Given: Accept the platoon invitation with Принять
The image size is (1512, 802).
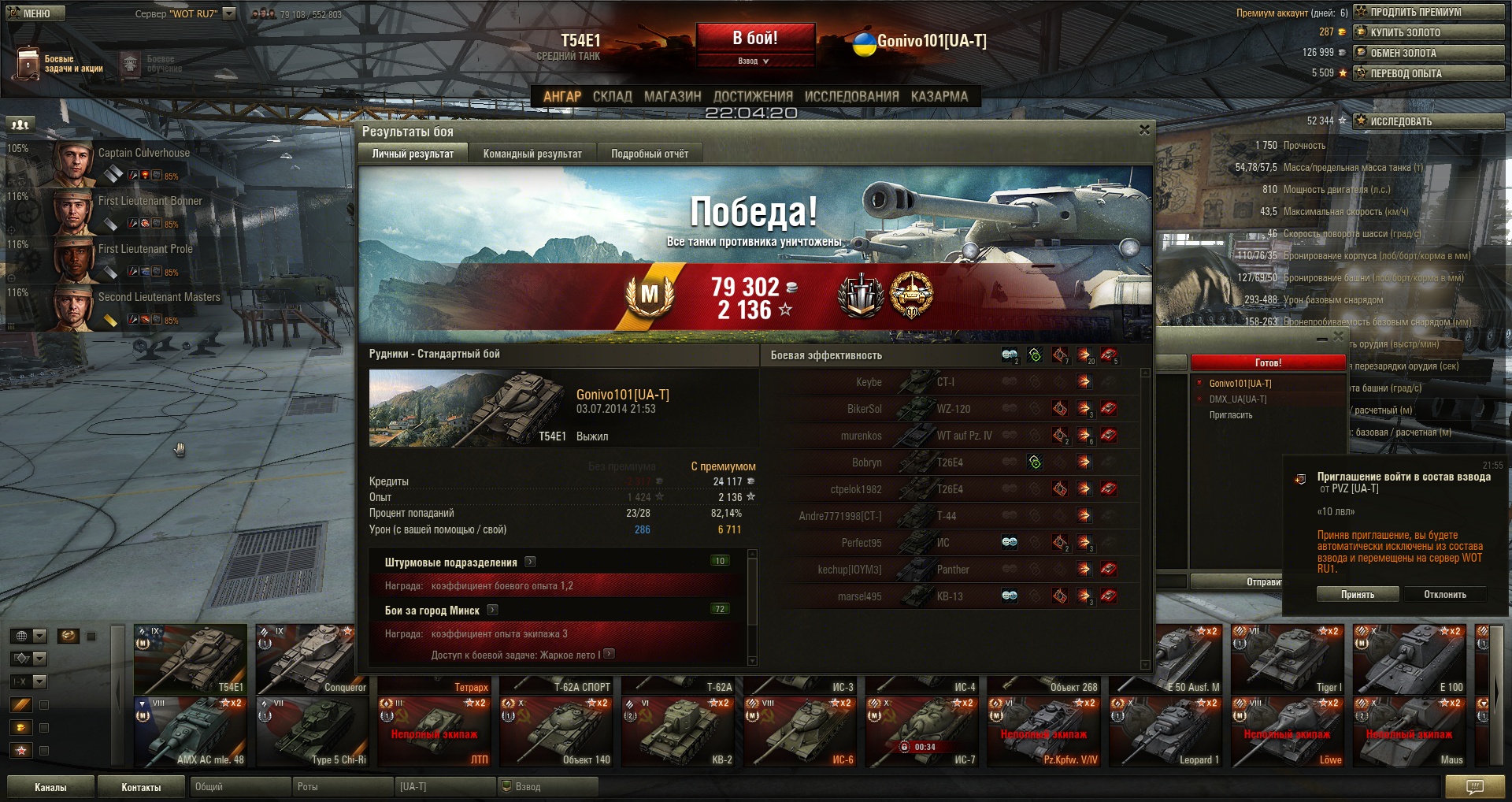Looking at the screenshot, I should click(1357, 595).
